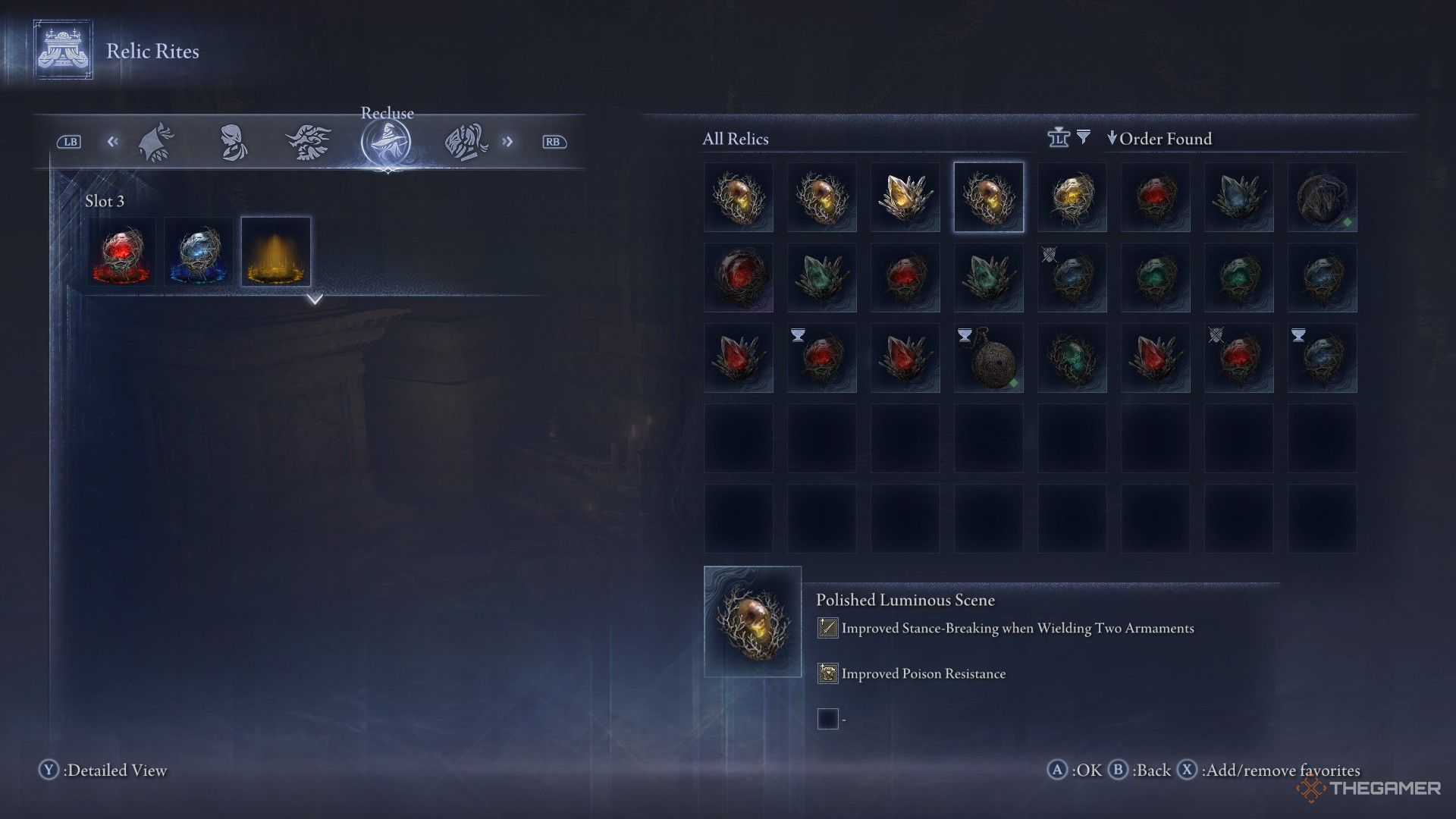1456x819 pixels.
Task: Select the dark swirling orb relic
Action: pos(1323,197)
